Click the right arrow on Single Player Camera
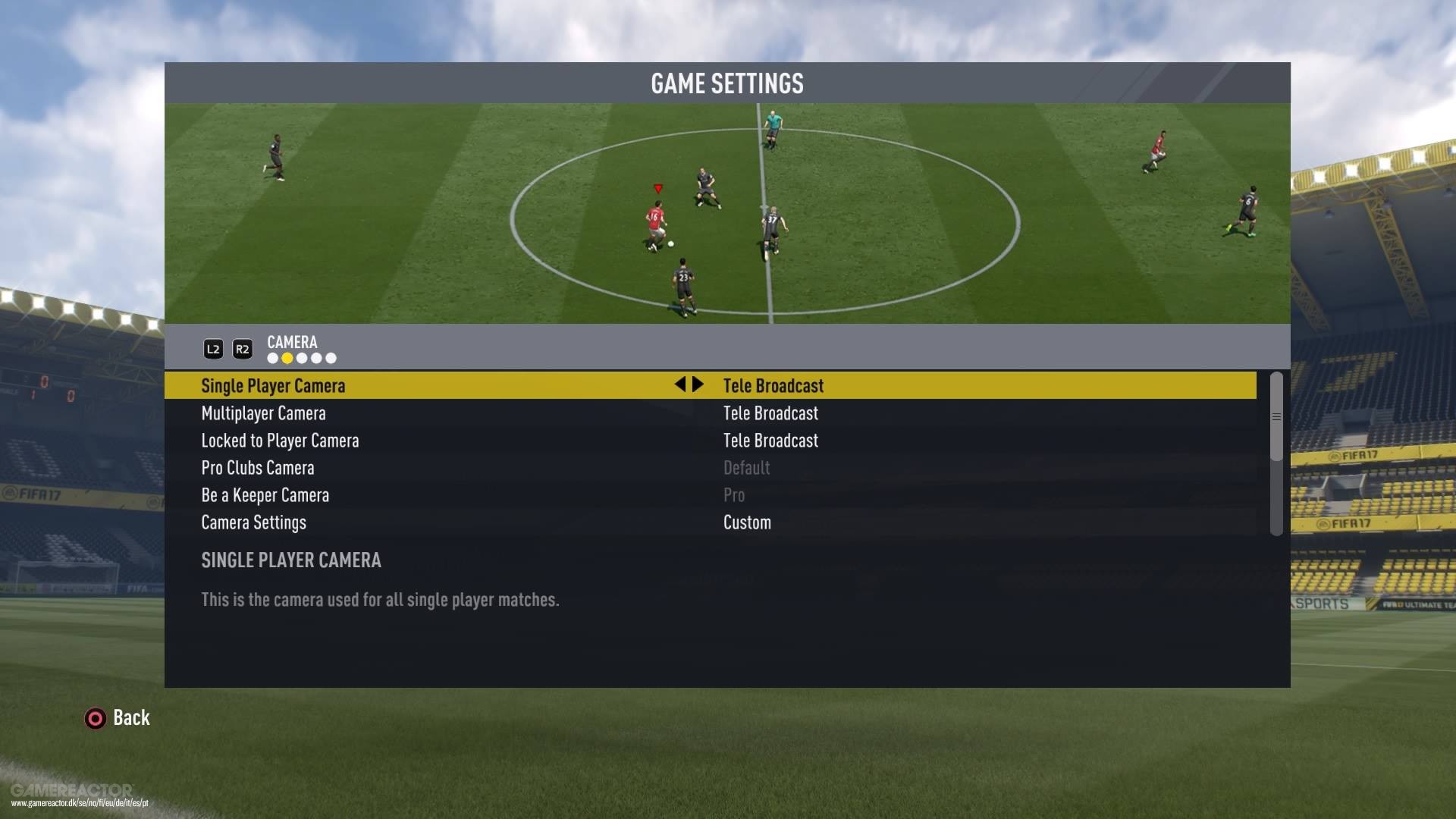This screenshot has height=819, width=1456. (x=698, y=384)
